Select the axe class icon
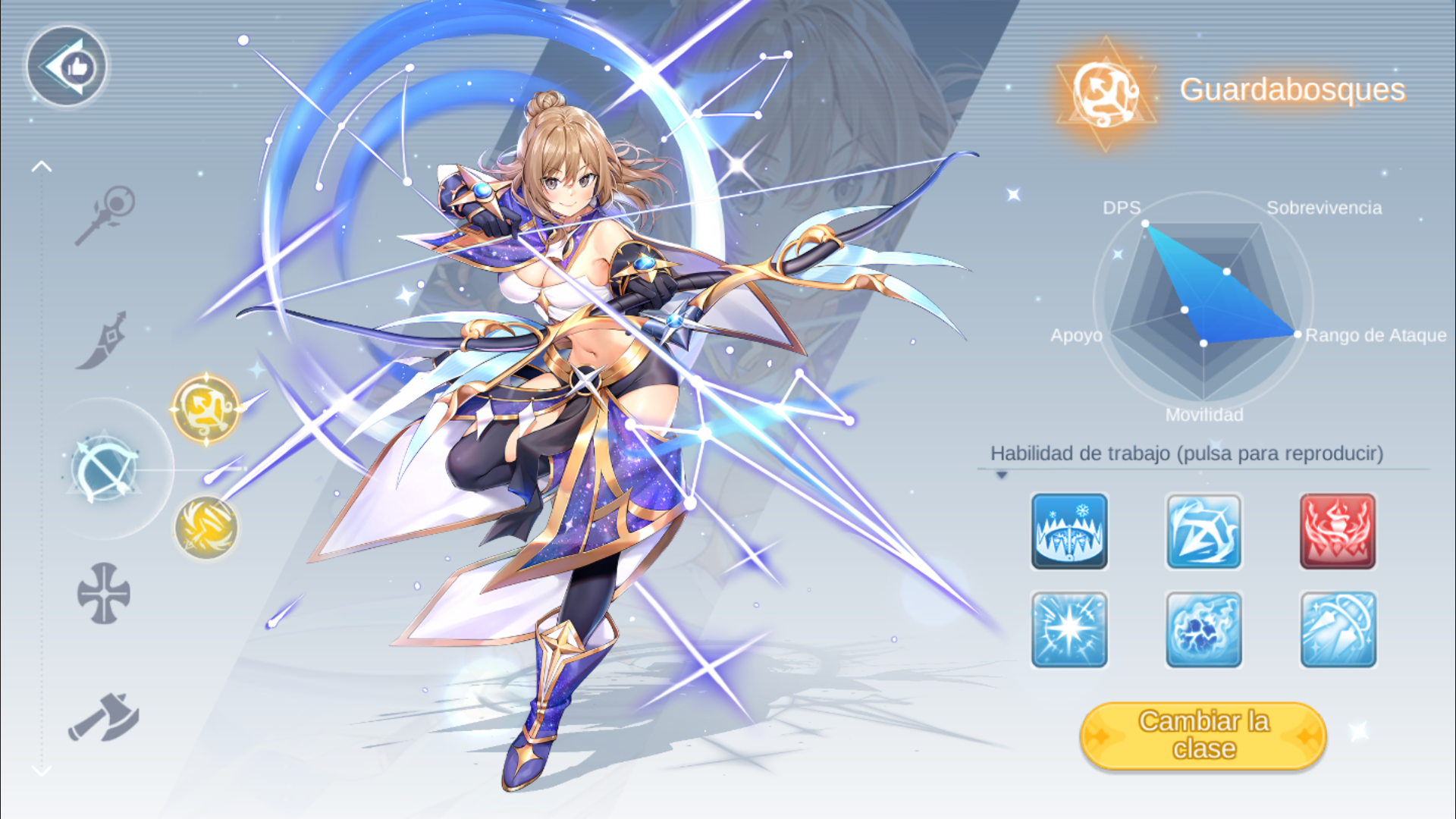 (104, 717)
